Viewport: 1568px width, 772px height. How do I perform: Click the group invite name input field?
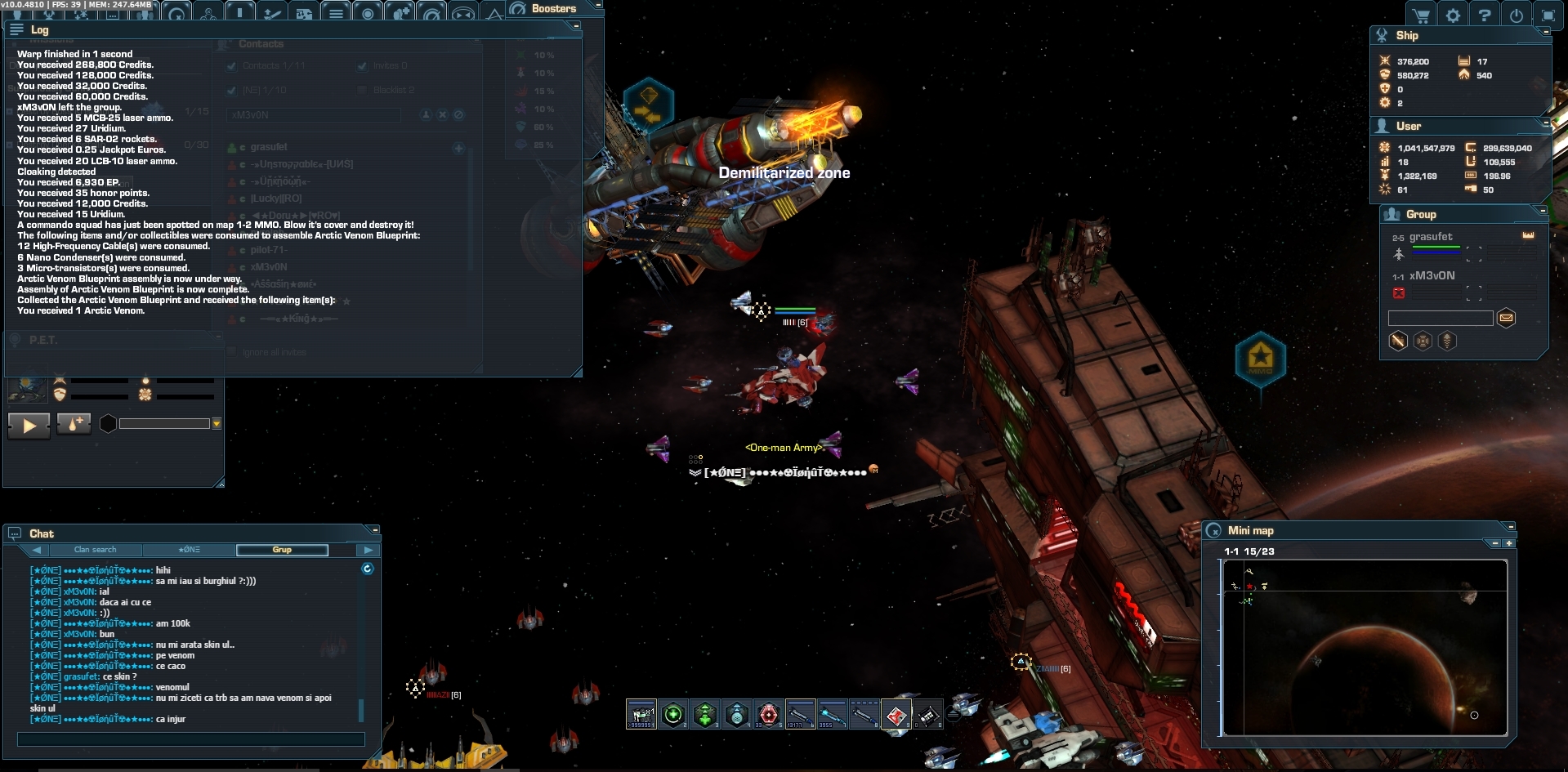[1441, 318]
